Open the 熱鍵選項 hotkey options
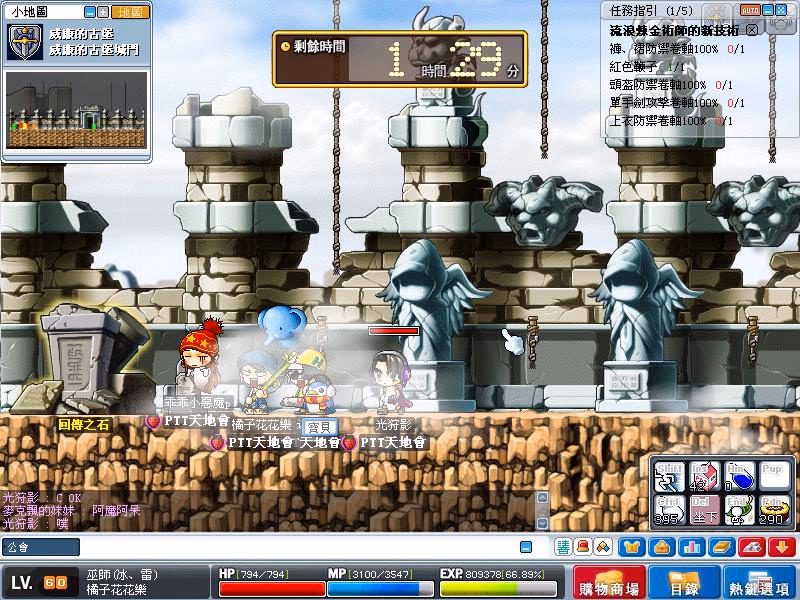Viewport: 800px width, 600px height. pos(760,583)
